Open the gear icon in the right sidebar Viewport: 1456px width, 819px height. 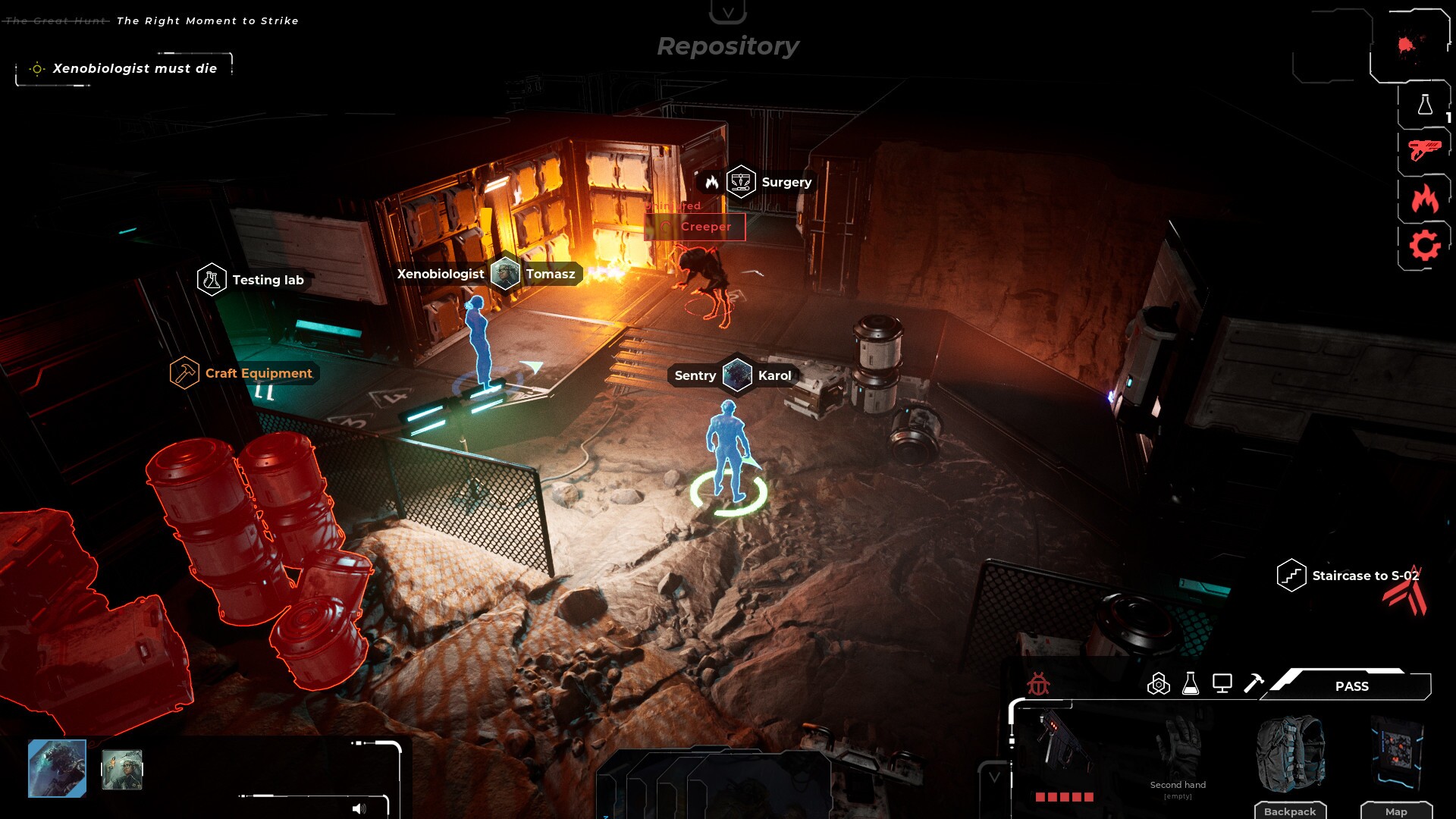(1425, 244)
